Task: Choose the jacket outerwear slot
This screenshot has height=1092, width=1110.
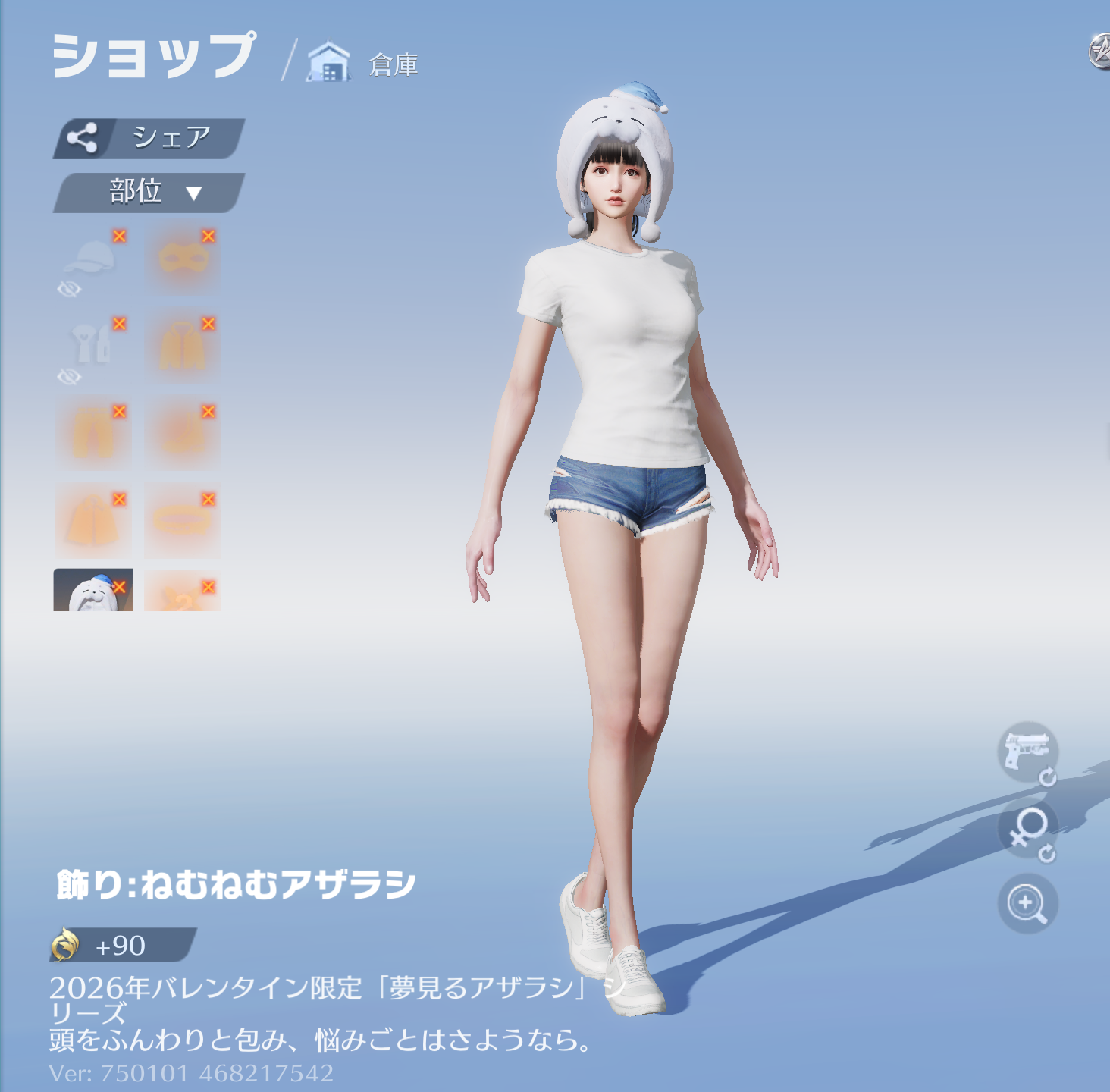Action: [183, 346]
